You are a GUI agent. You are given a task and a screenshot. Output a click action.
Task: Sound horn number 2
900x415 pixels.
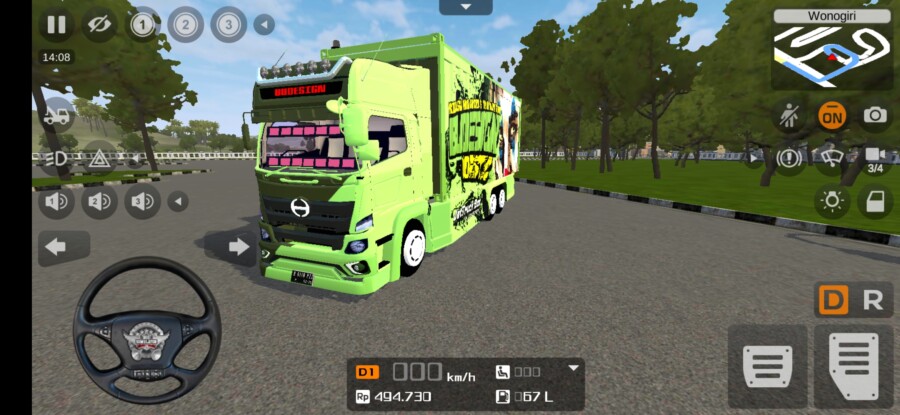click(99, 202)
